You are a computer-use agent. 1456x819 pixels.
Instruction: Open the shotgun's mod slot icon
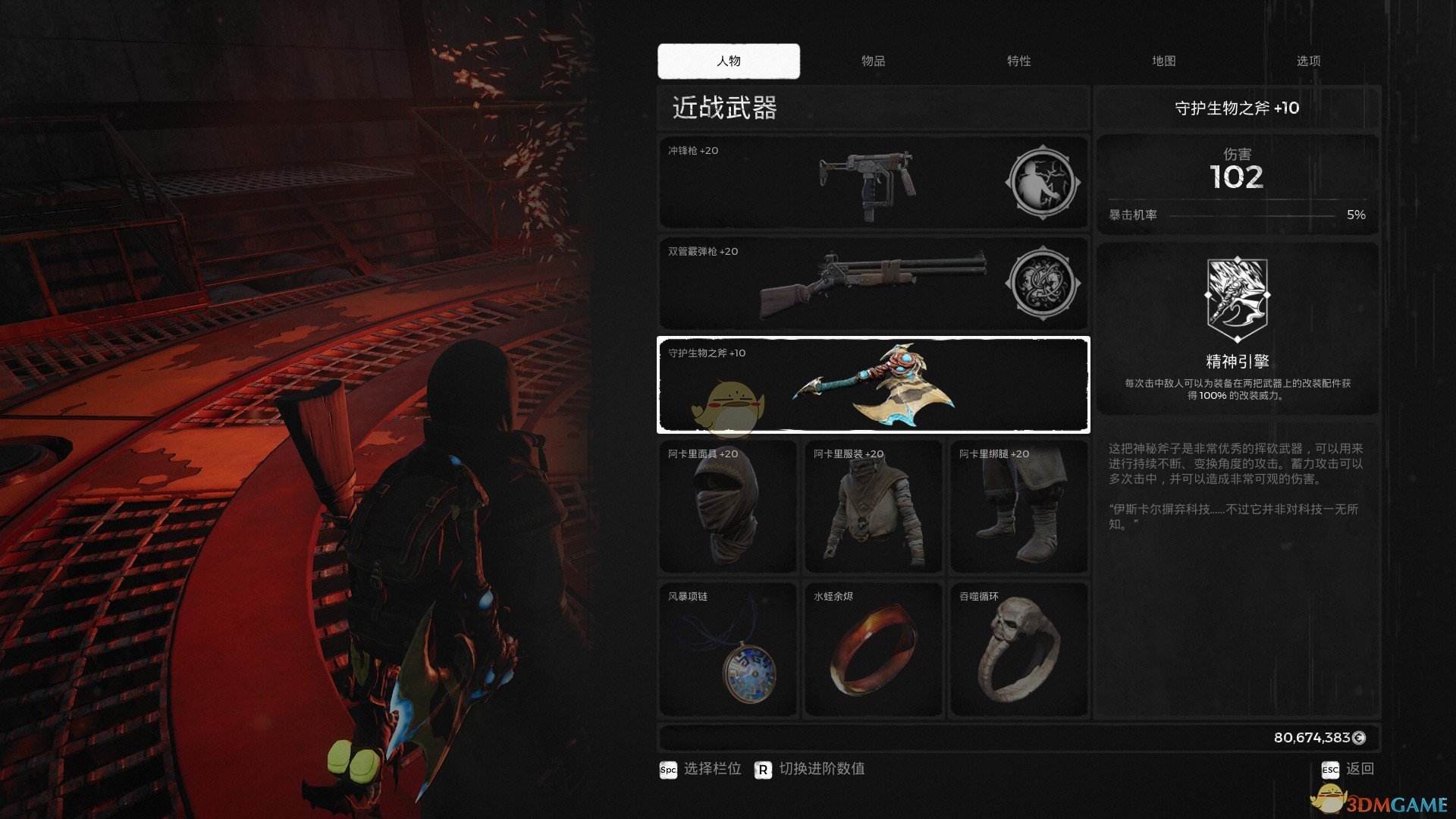[x=1042, y=284]
